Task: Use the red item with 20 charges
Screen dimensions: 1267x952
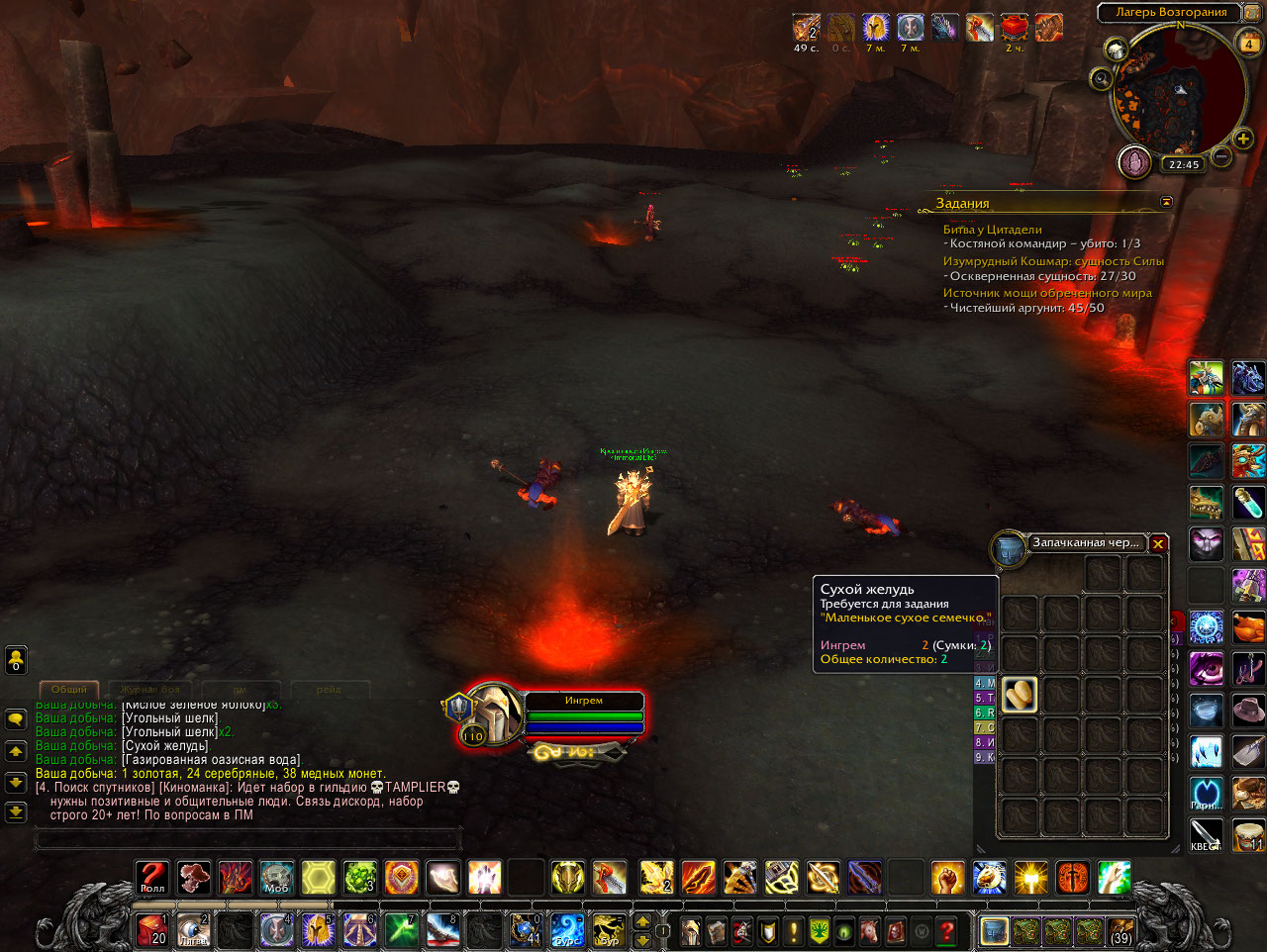Action: click(152, 930)
